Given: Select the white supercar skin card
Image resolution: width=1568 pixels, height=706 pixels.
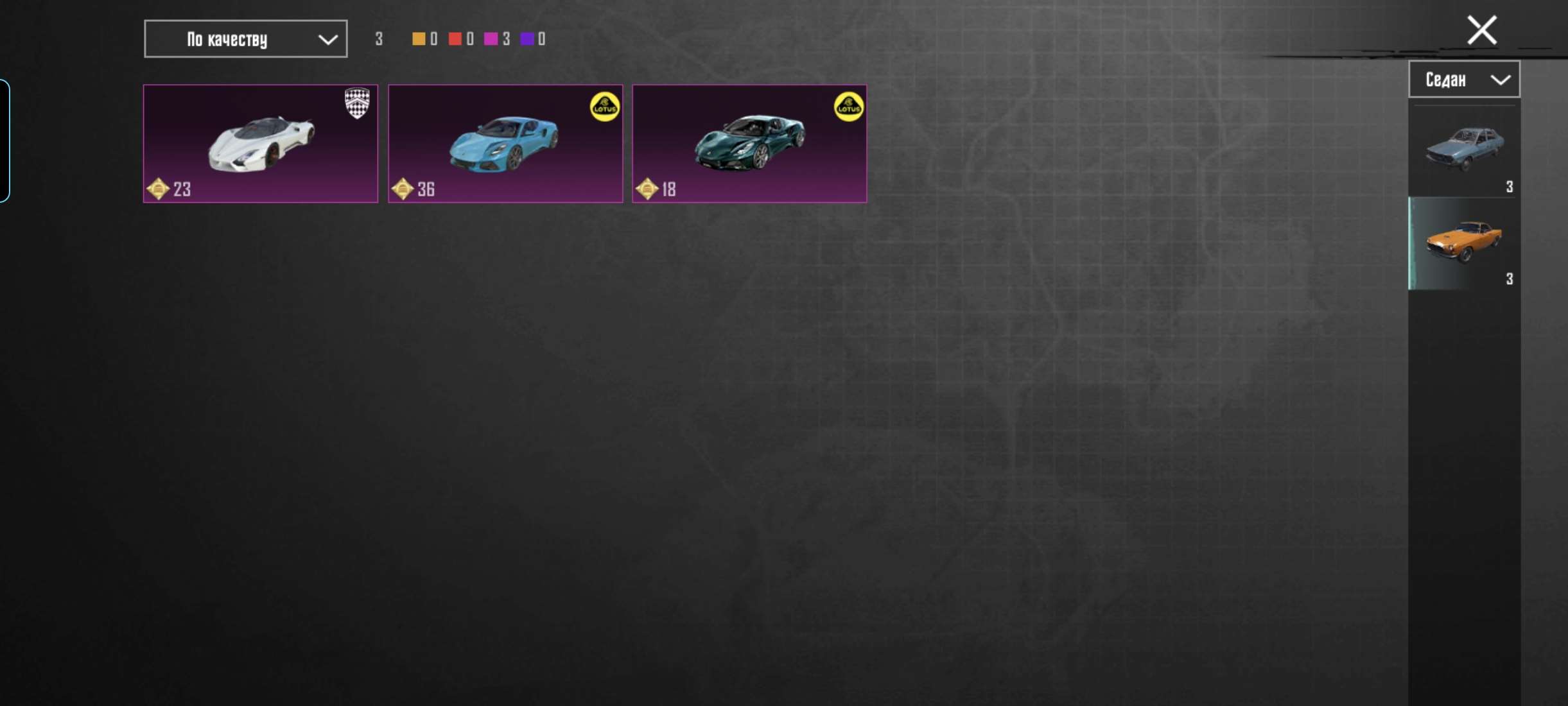Looking at the screenshot, I should coord(261,144).
